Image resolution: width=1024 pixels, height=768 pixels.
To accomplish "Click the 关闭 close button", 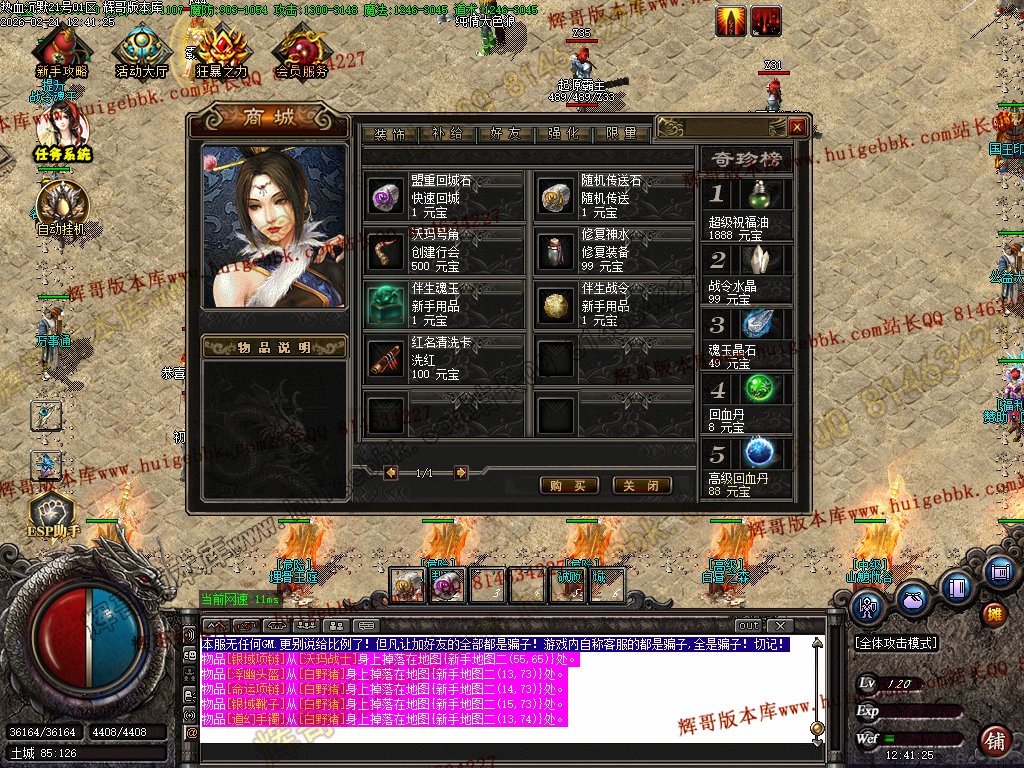I will pos(641,485).
